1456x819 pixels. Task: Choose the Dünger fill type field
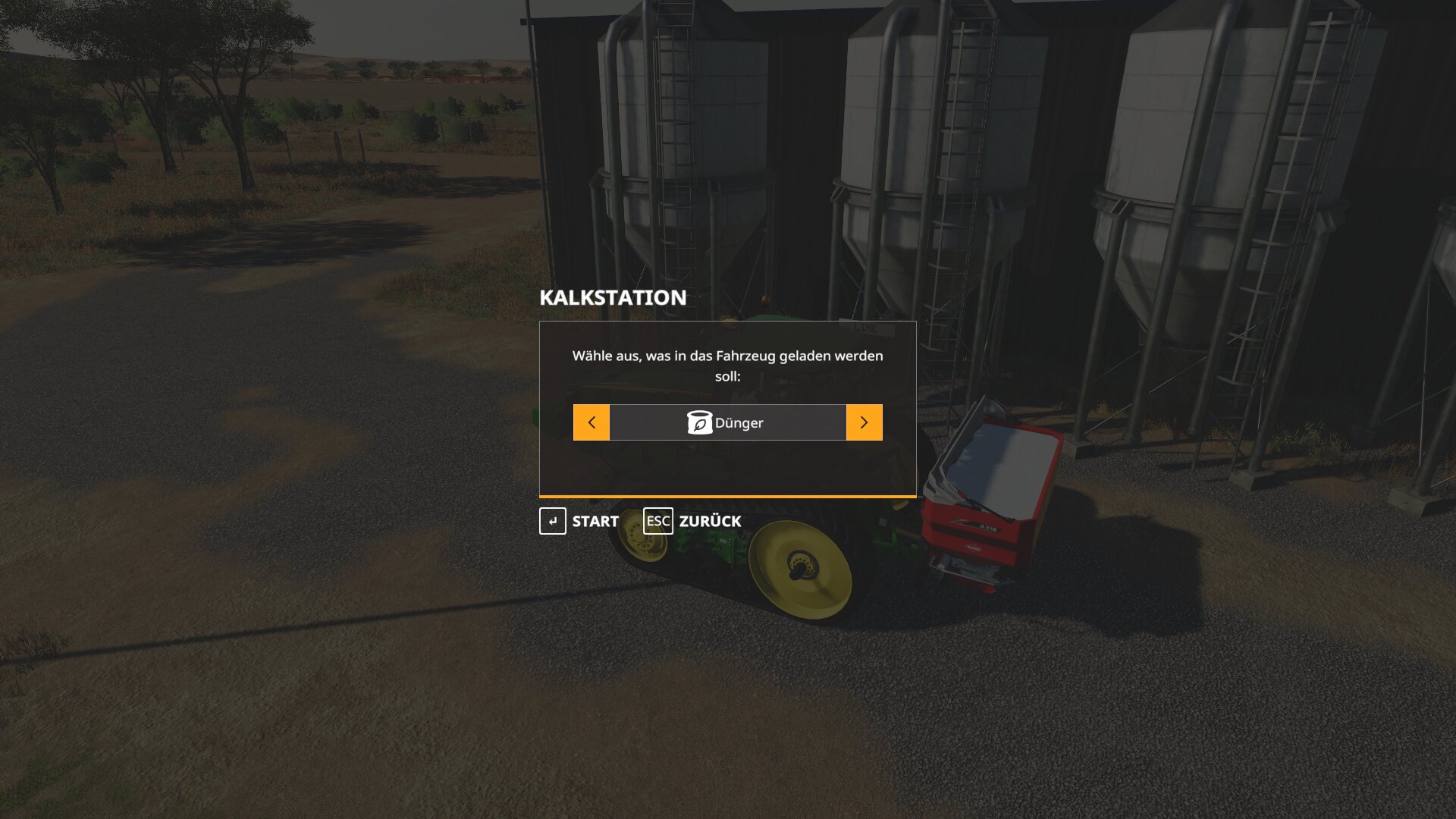pyautogui.click(x=727, y=422)
